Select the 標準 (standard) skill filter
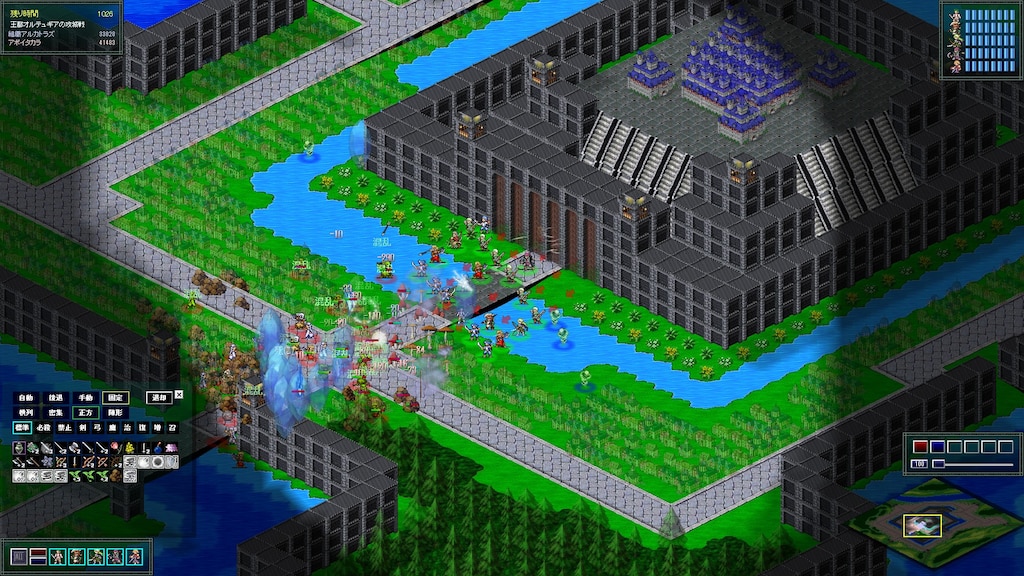 [x=22, y=427]
